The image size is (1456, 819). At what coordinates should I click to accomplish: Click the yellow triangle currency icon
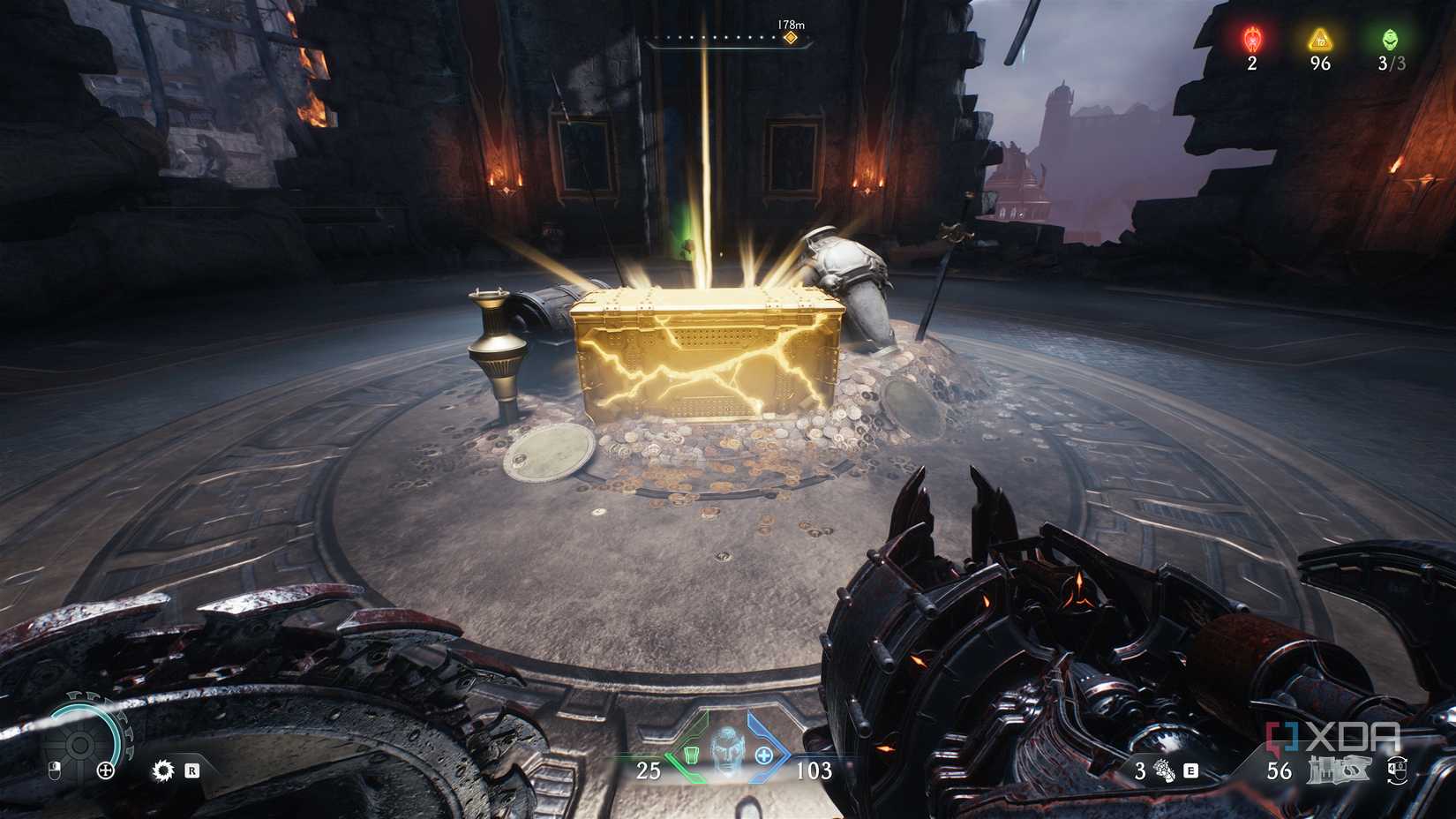tap(1320, 39)
